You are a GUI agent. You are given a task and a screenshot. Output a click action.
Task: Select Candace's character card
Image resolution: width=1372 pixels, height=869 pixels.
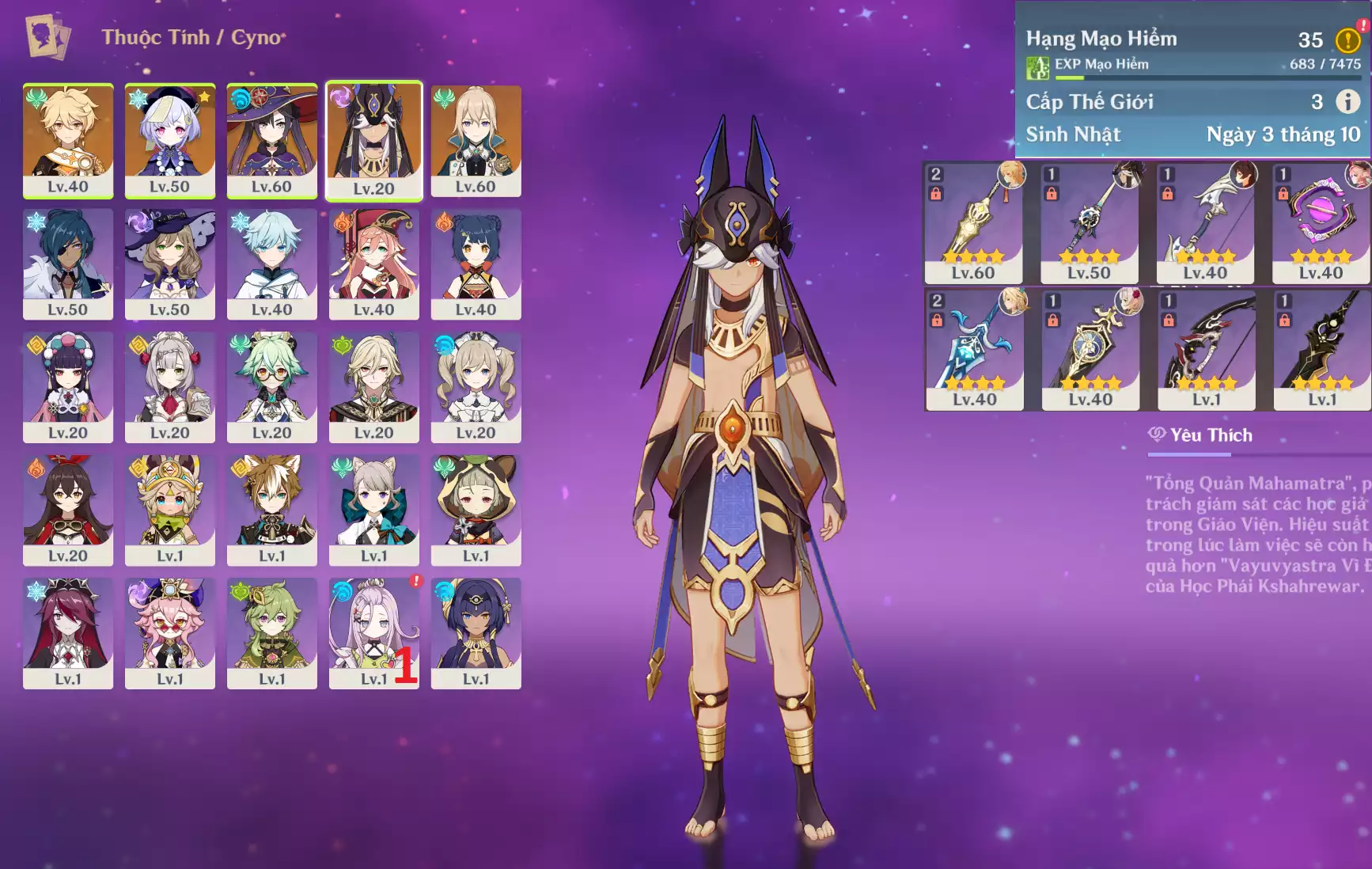click(x=476, y=633)
